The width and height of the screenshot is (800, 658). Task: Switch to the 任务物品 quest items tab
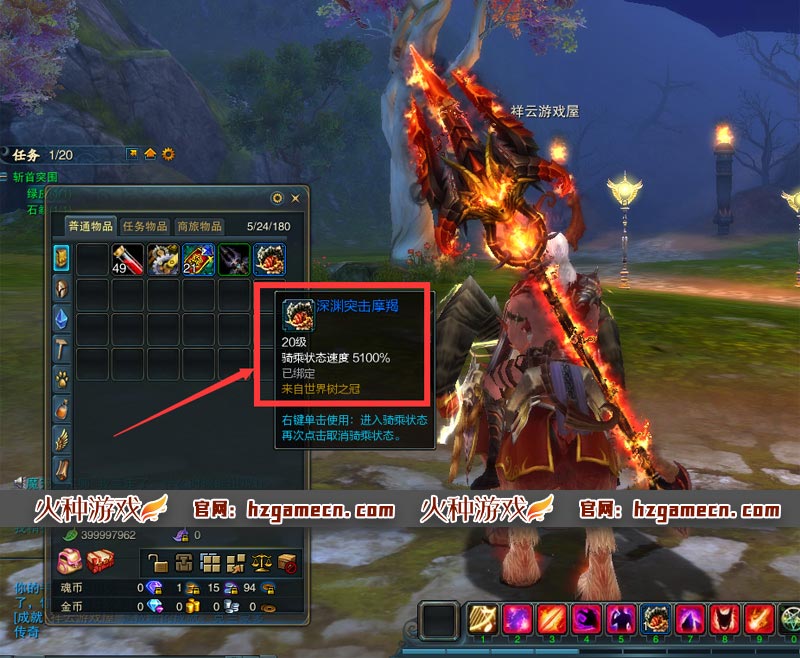144,226
